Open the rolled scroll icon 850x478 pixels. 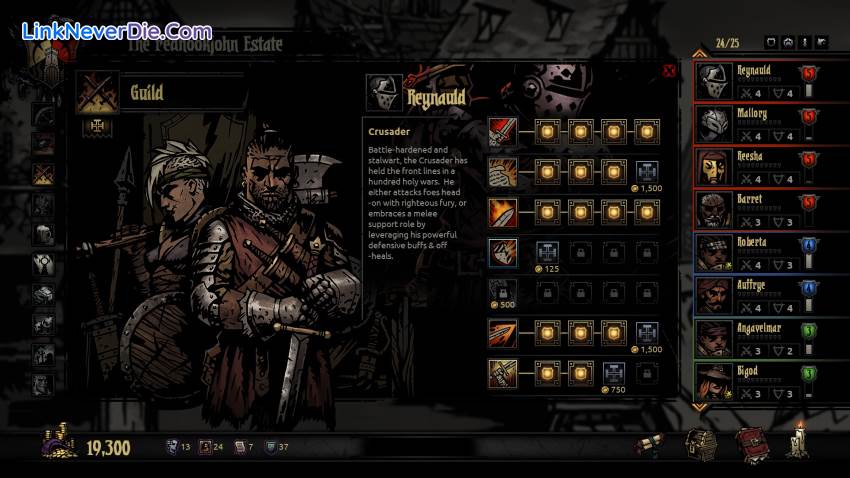click(651, 447)
